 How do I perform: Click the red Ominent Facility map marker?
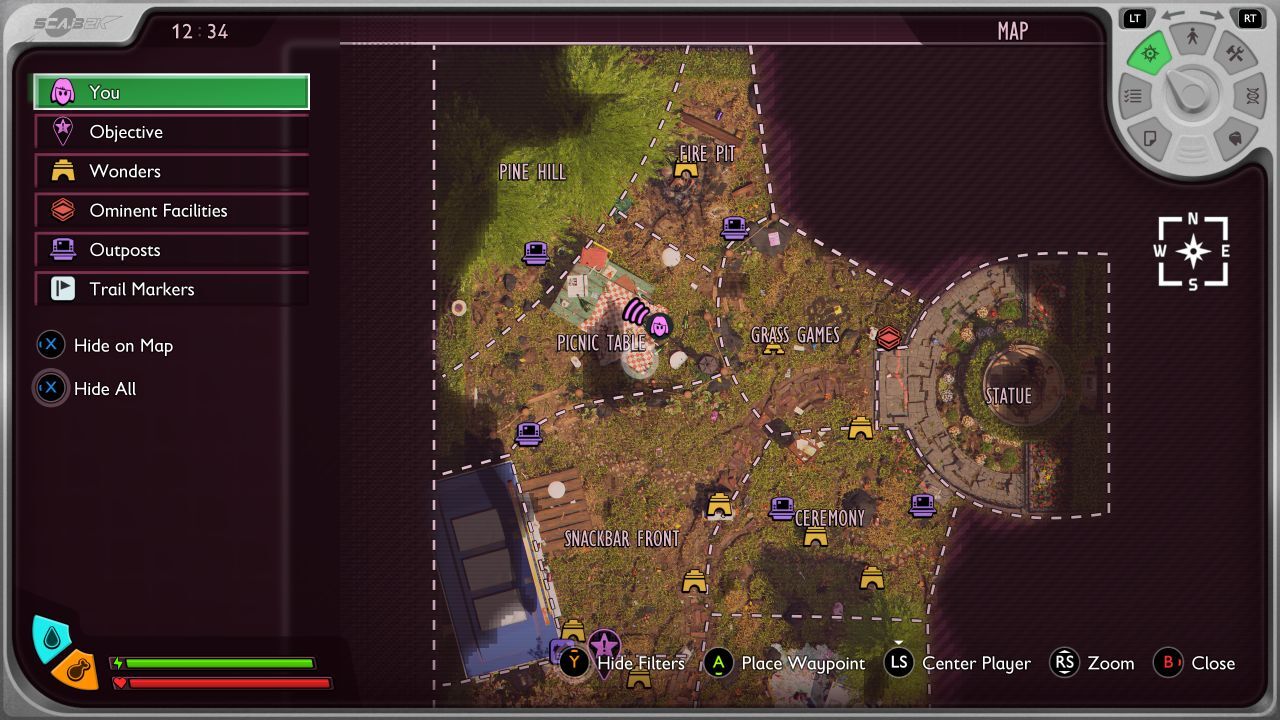point(888,338)
